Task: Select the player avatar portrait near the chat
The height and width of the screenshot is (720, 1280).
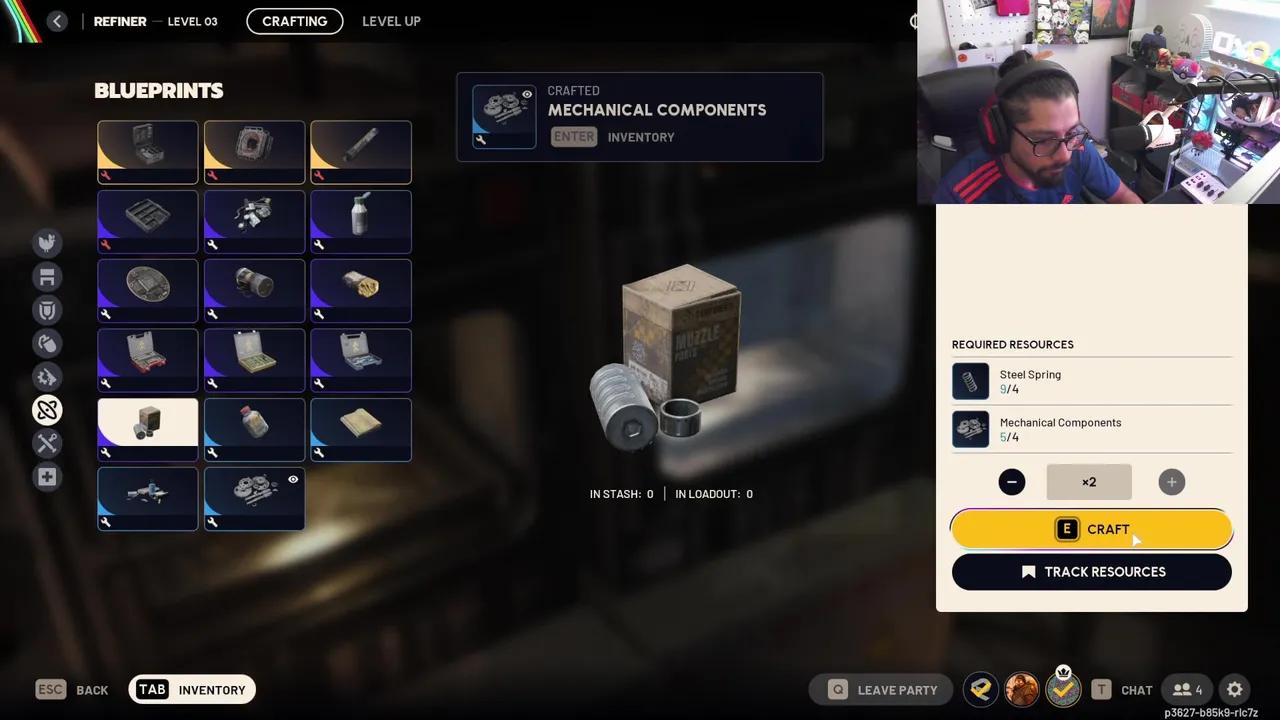Action: click(1021, 689)
